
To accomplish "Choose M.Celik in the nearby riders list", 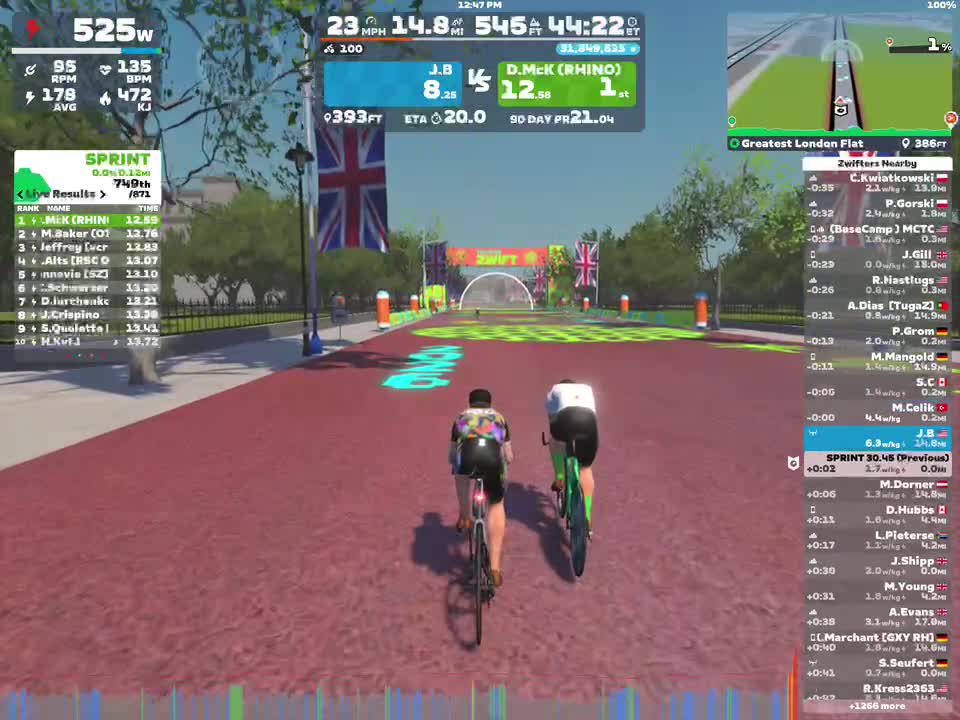I will coord(877,412).
